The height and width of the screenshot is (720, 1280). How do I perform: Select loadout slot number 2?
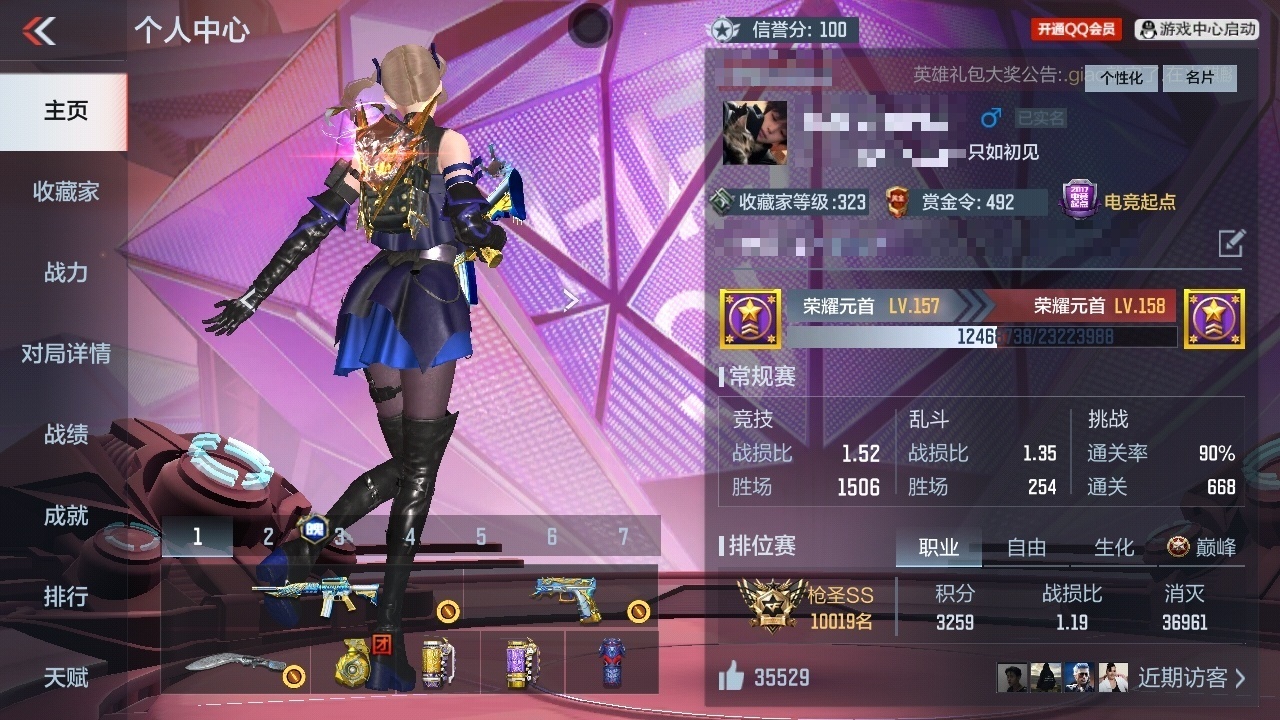click(x=268, y=537)
